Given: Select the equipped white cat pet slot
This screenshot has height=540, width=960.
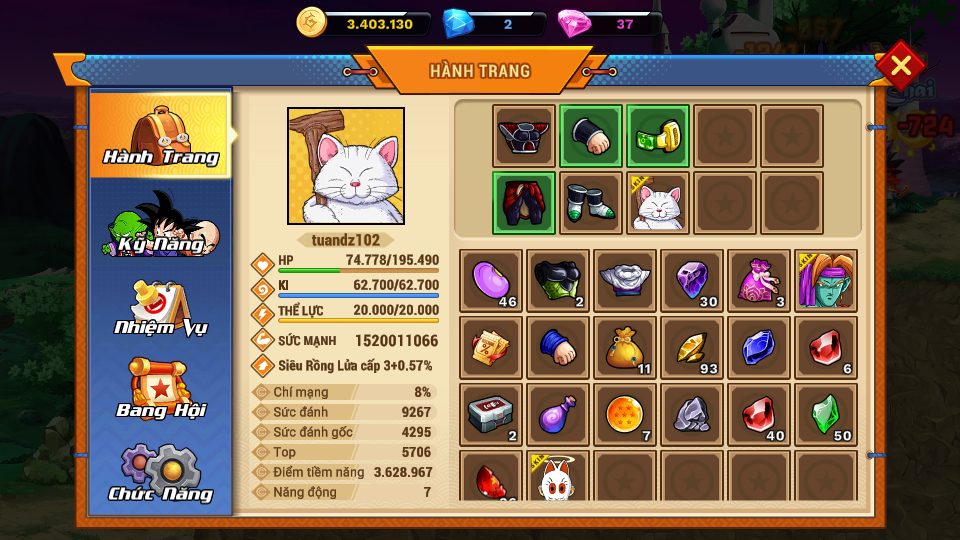Looking at the screenshot, I should click(658, 203).
